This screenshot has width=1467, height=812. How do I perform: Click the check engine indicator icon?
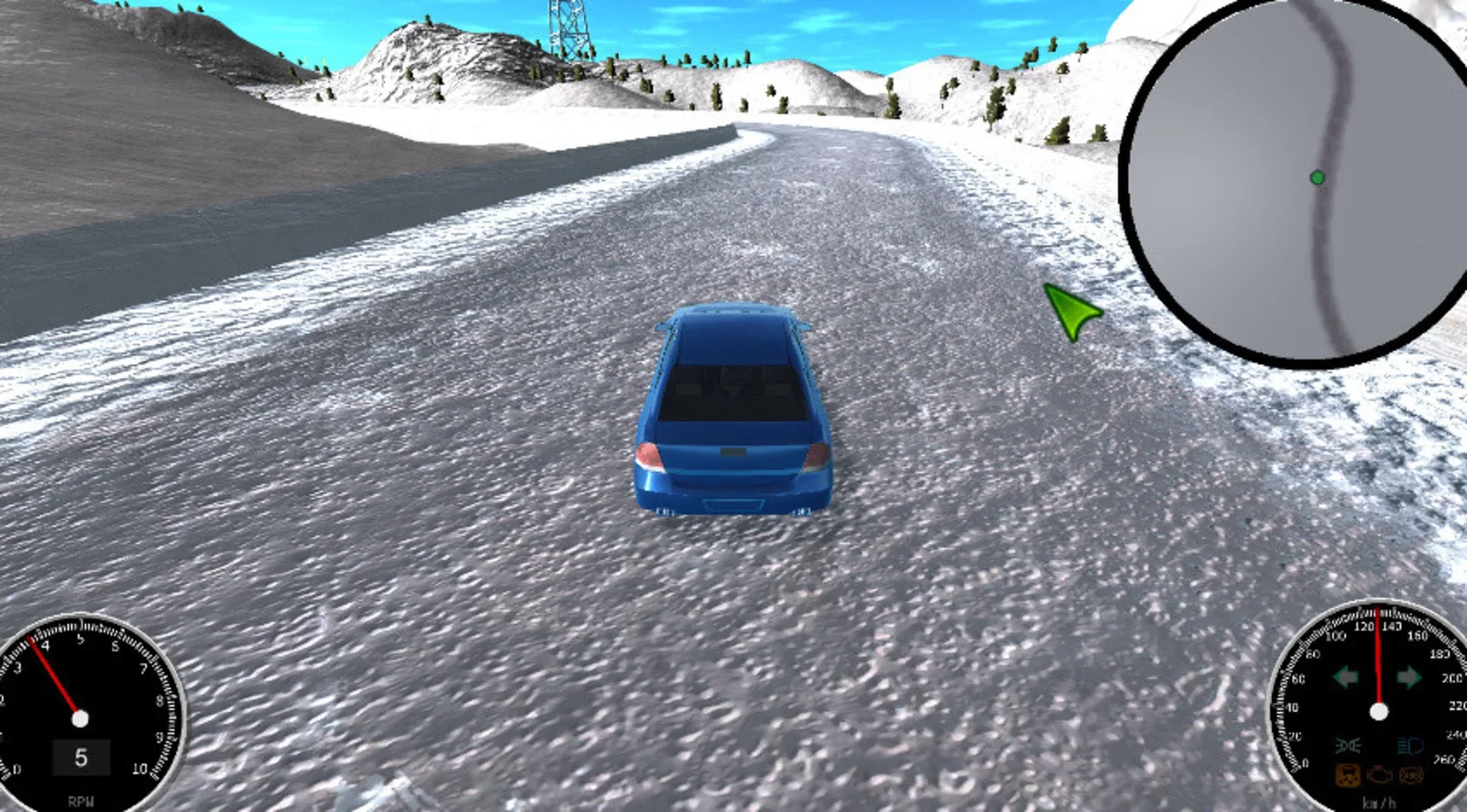(x=1378, y=776)
